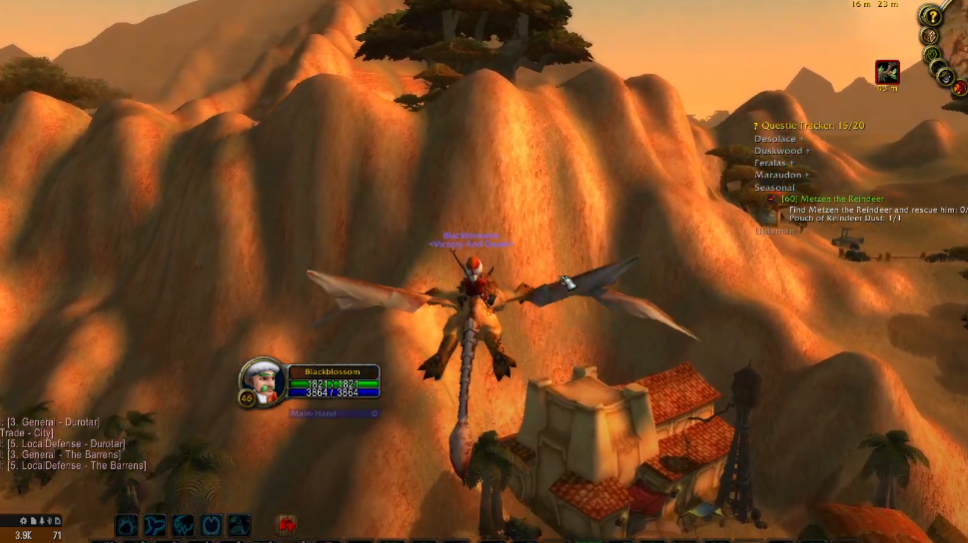The image size is (968, 543).
Task: Click the buff icon beside the minimap
Action: (x=887, y=72)
